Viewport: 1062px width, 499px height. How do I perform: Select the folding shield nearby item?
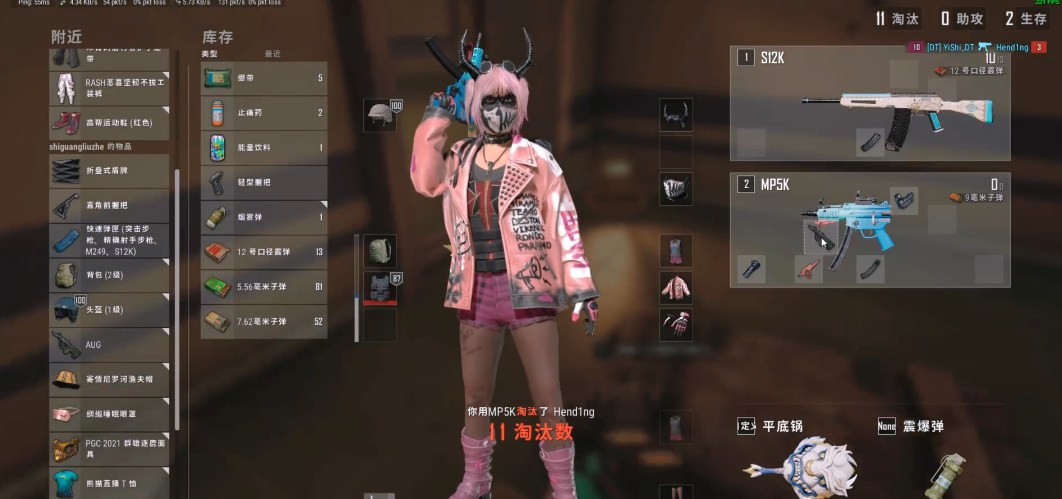coord(110,169)
